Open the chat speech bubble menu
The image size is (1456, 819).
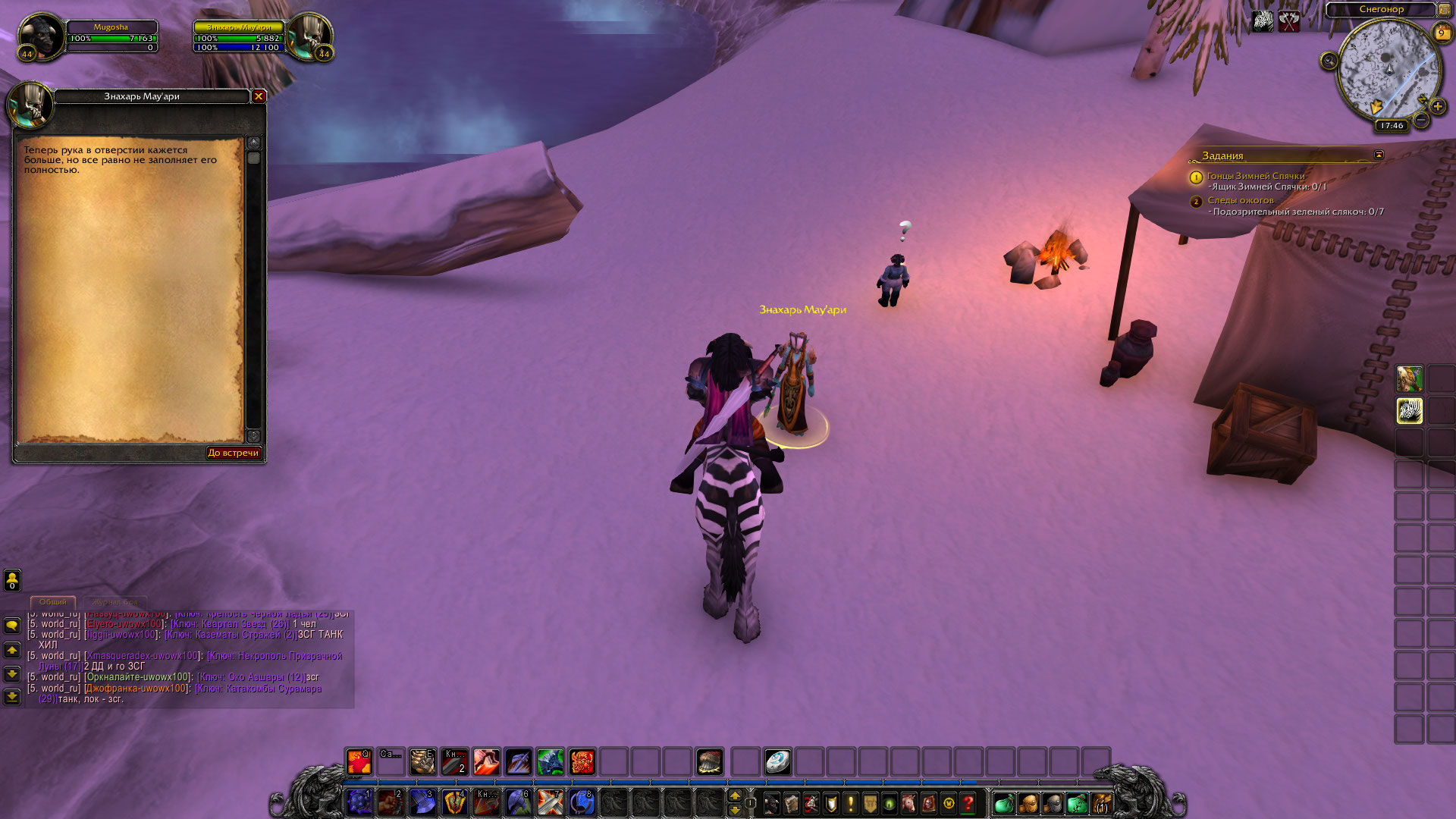click(12, 626)
